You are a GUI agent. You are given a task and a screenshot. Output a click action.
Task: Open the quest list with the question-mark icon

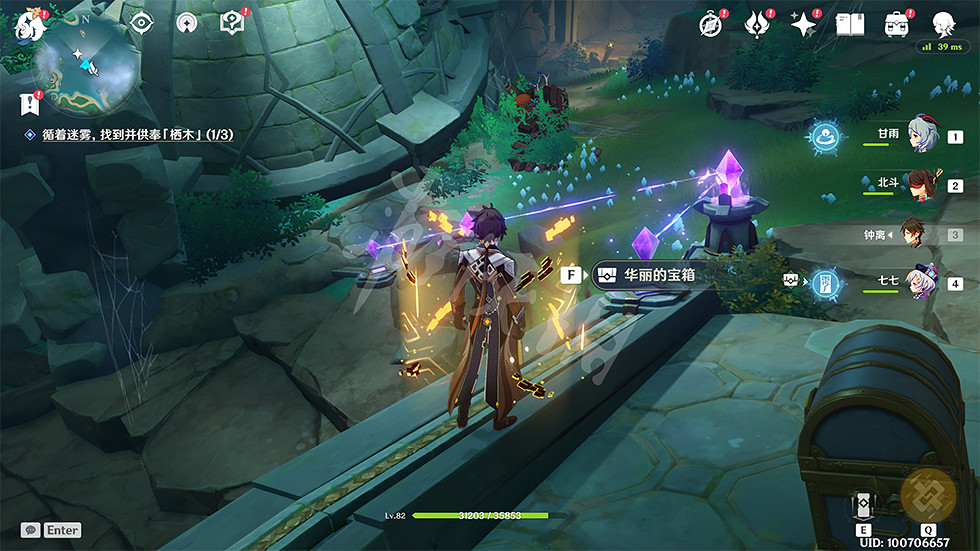[232, 22]
